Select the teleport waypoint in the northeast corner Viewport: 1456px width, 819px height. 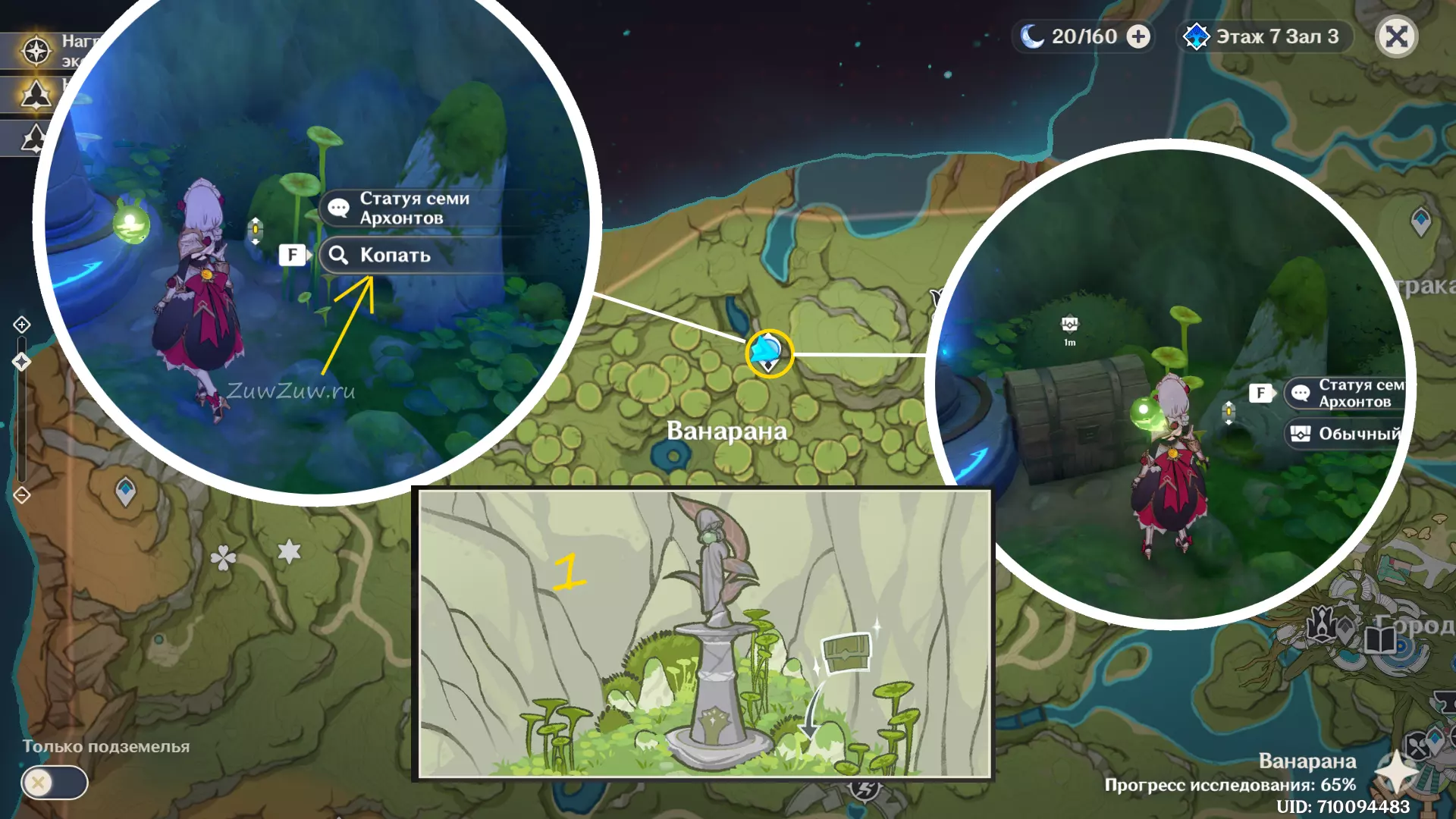pyautogui.click(x=1420, y=221)
